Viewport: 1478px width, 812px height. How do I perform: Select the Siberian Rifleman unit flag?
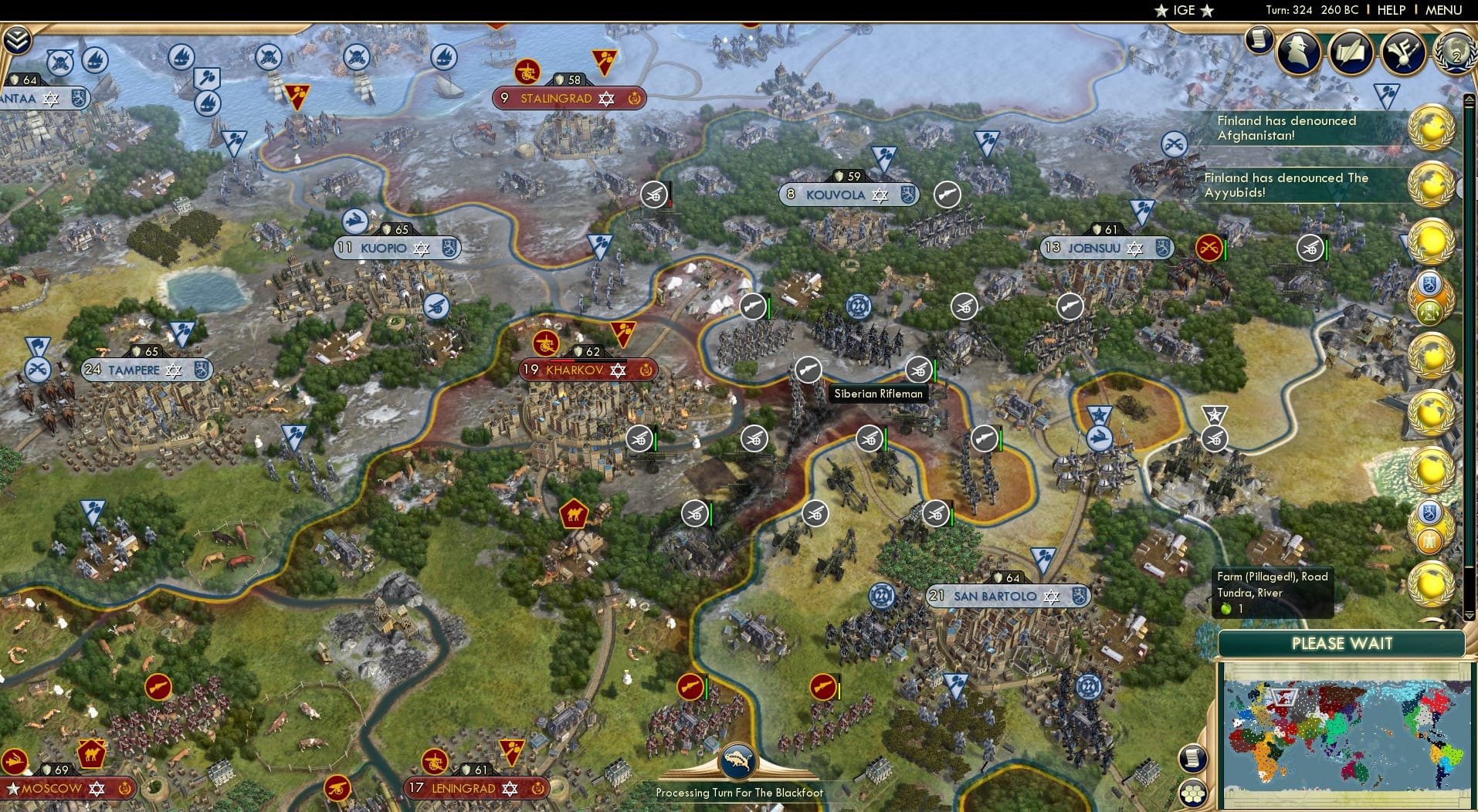(808, 370)
